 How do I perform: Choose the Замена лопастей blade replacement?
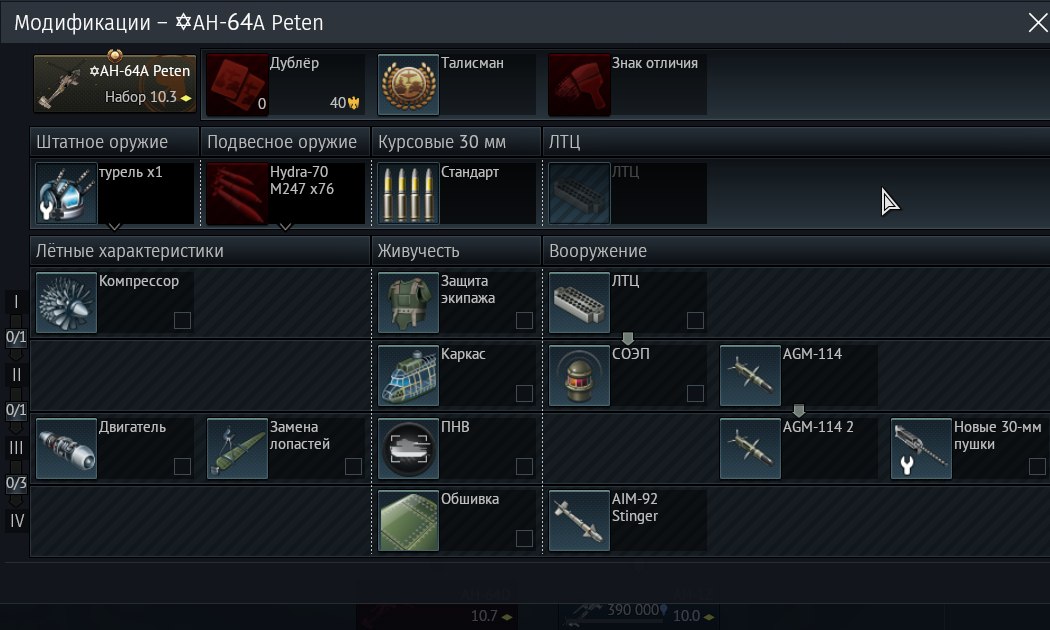(285, 448)
